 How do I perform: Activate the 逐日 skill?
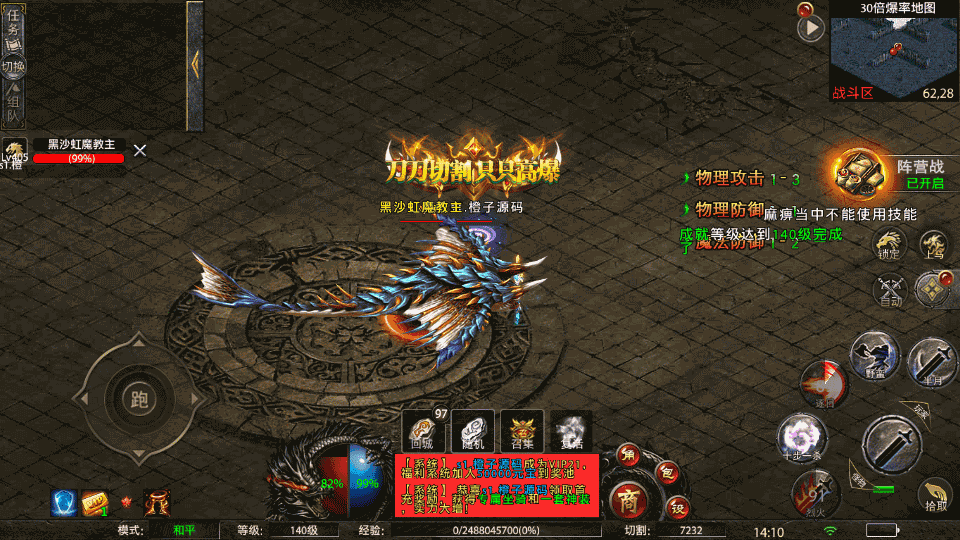pyautogui.click(x=822, y=385)
